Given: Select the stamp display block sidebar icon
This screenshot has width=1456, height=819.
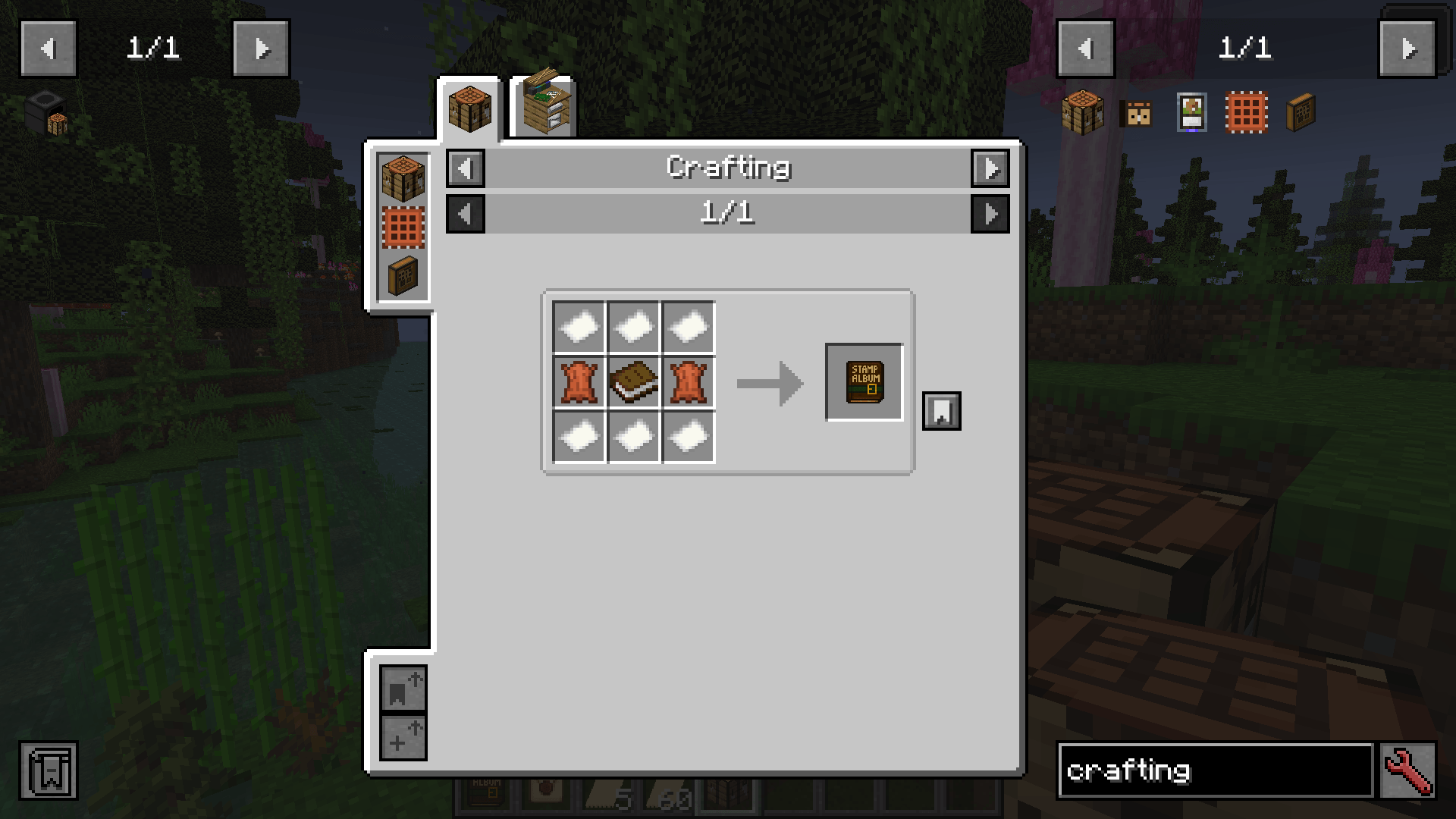Looking at the screenshot, I should tap(403, 278).
